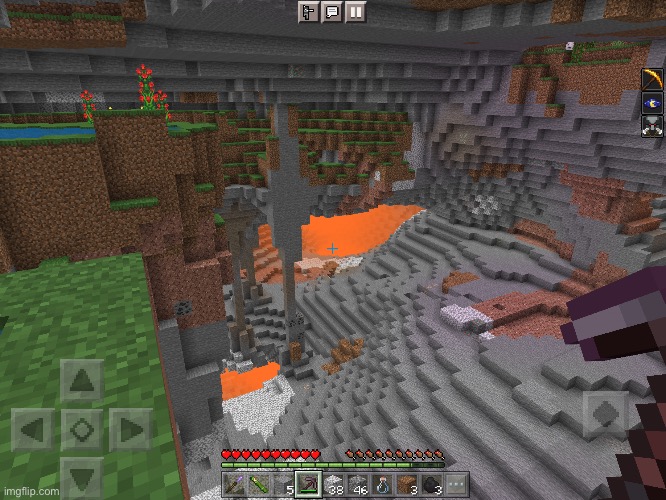This screenshot has width=666, height=500.
Task: Select the first hotbar slot's purple-tipped tool
Action: pos(234,484)
